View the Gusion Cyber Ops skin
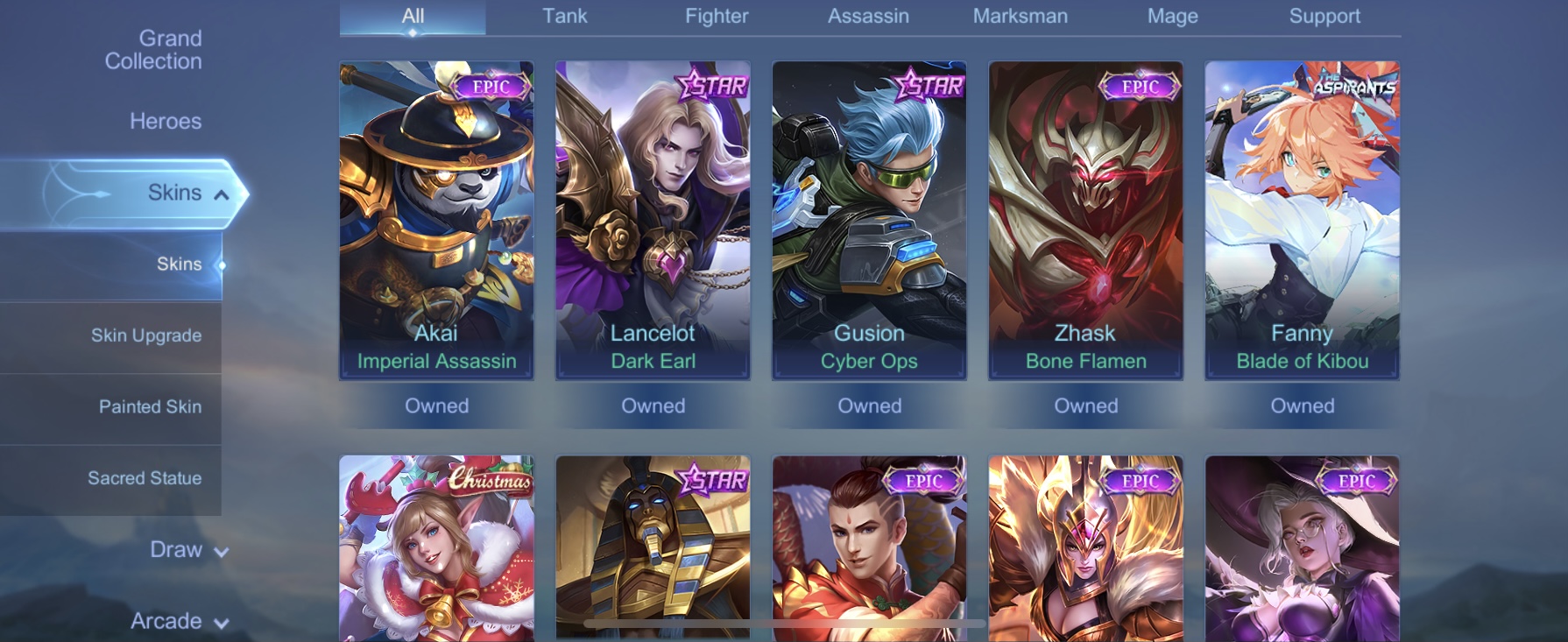 coord(869,219)
